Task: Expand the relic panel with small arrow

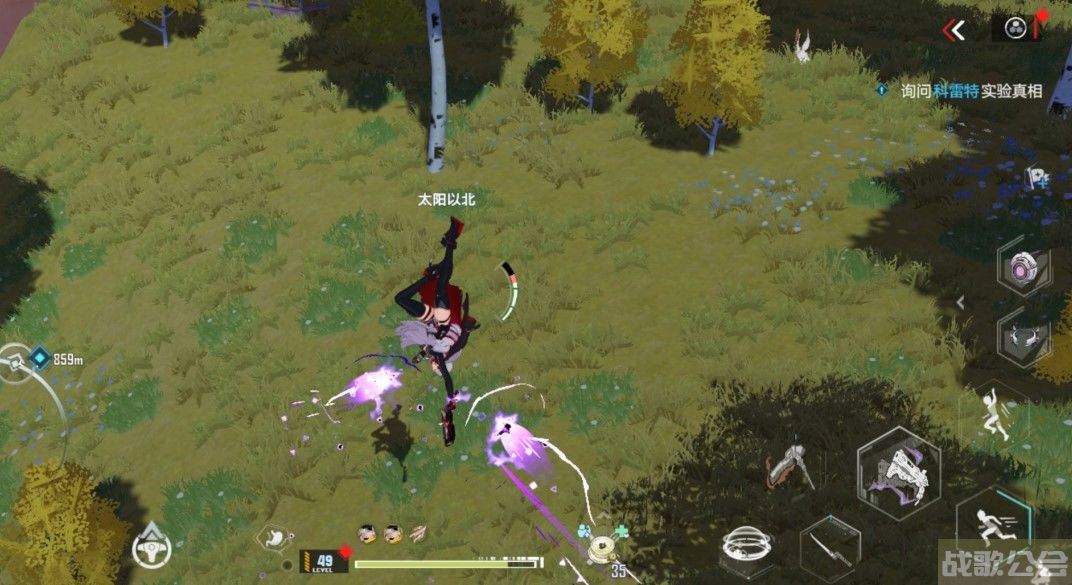Action: pos(961,301)
